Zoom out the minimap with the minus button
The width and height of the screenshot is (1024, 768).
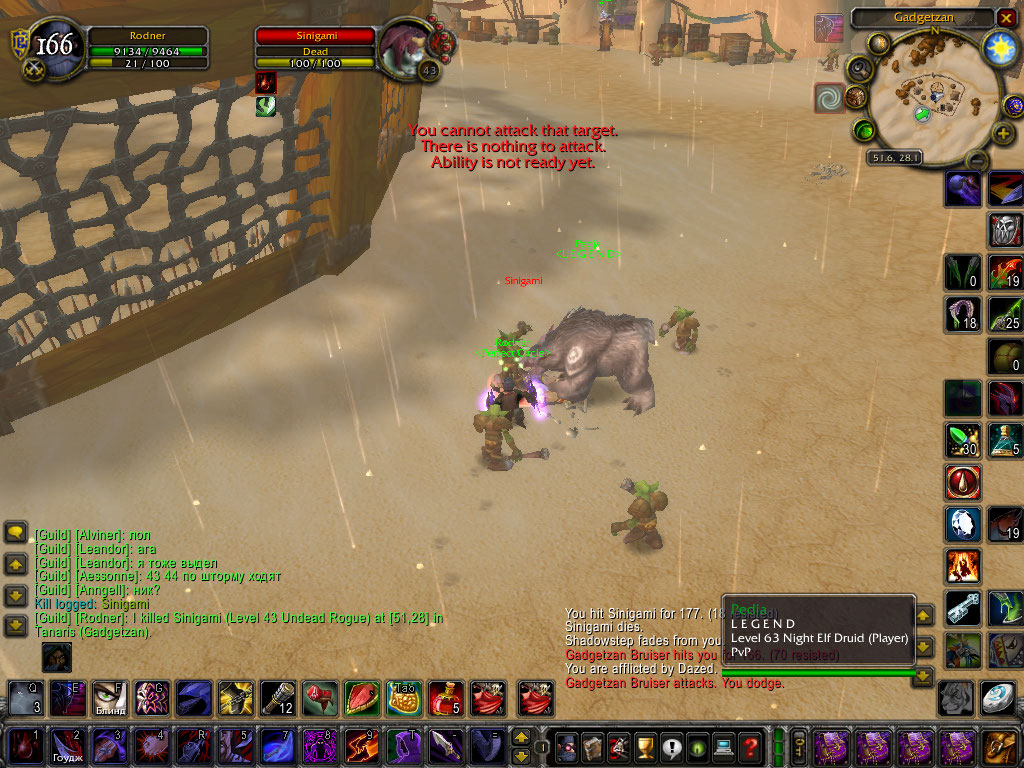tap(977, 160)
